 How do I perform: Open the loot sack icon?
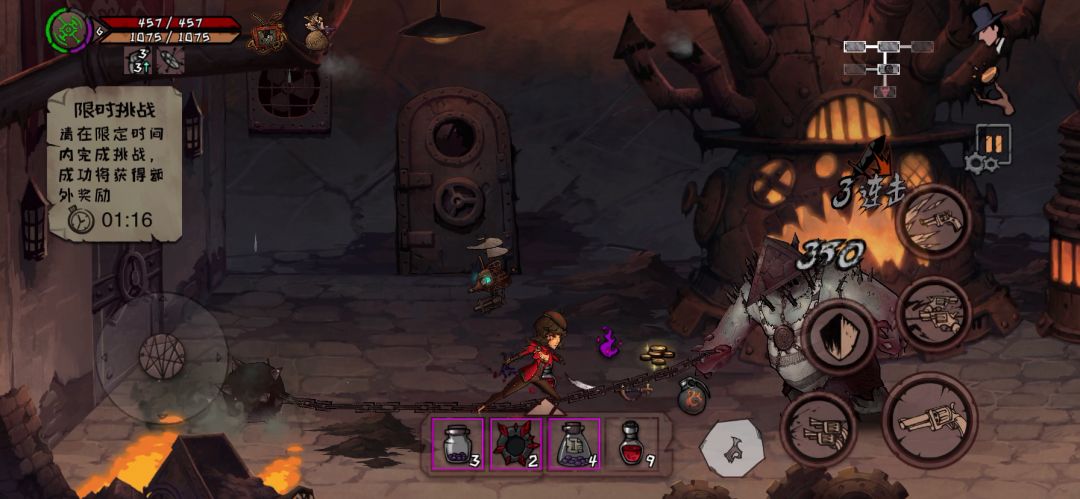pyautogui.click(x=318, y=36)
